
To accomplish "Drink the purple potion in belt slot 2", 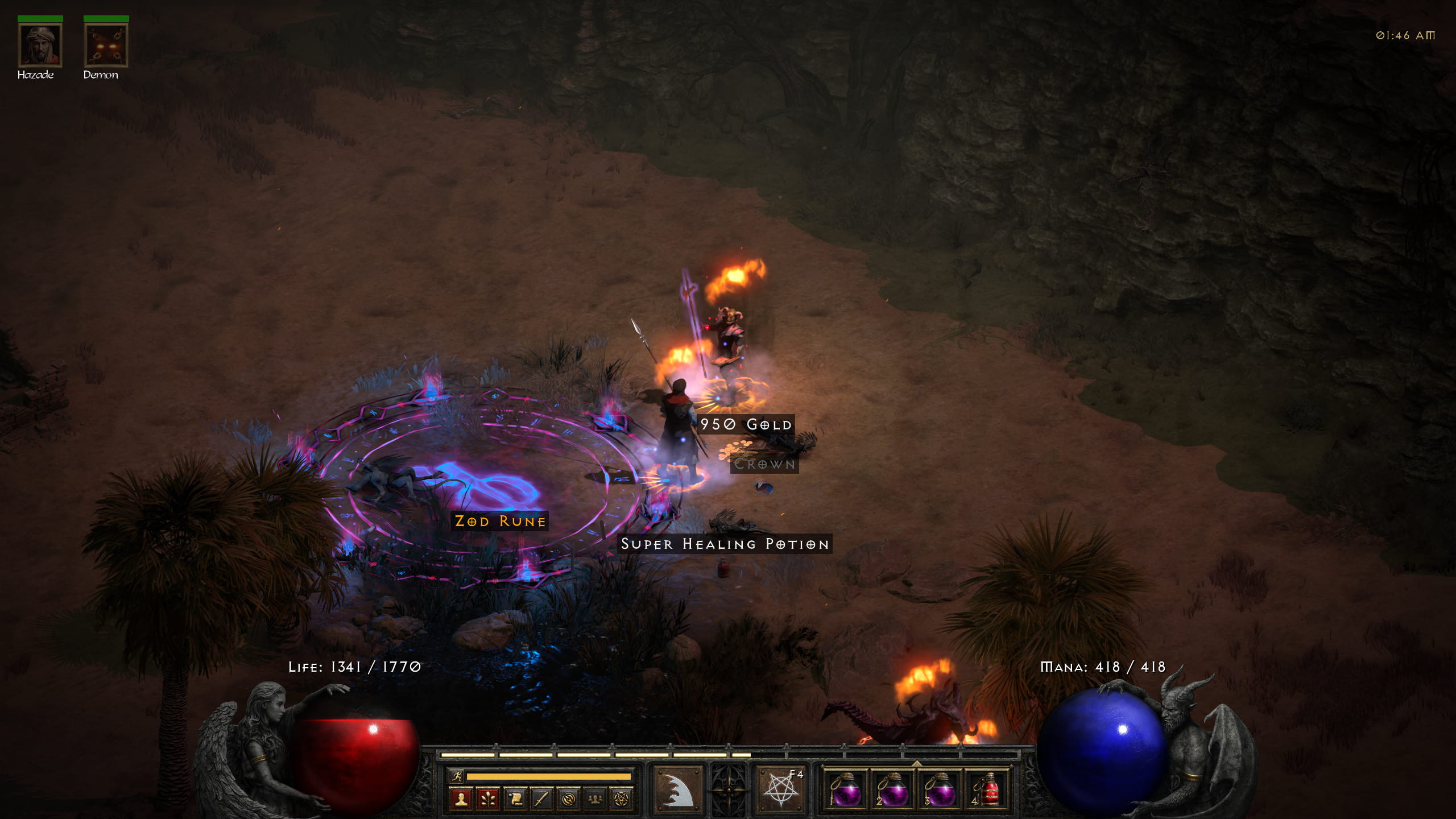I will click(893, 790).
